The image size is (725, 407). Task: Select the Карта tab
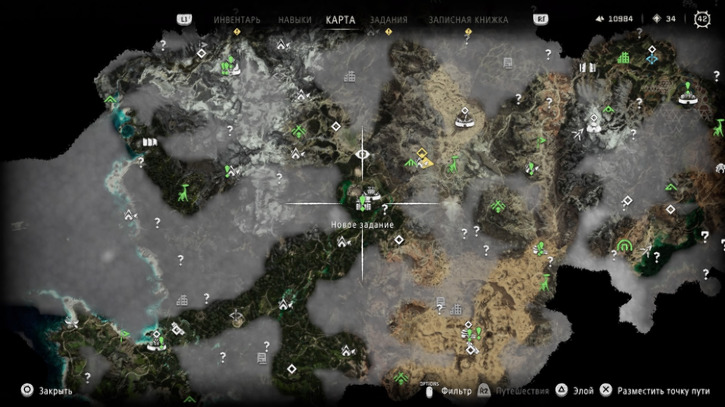341,19
